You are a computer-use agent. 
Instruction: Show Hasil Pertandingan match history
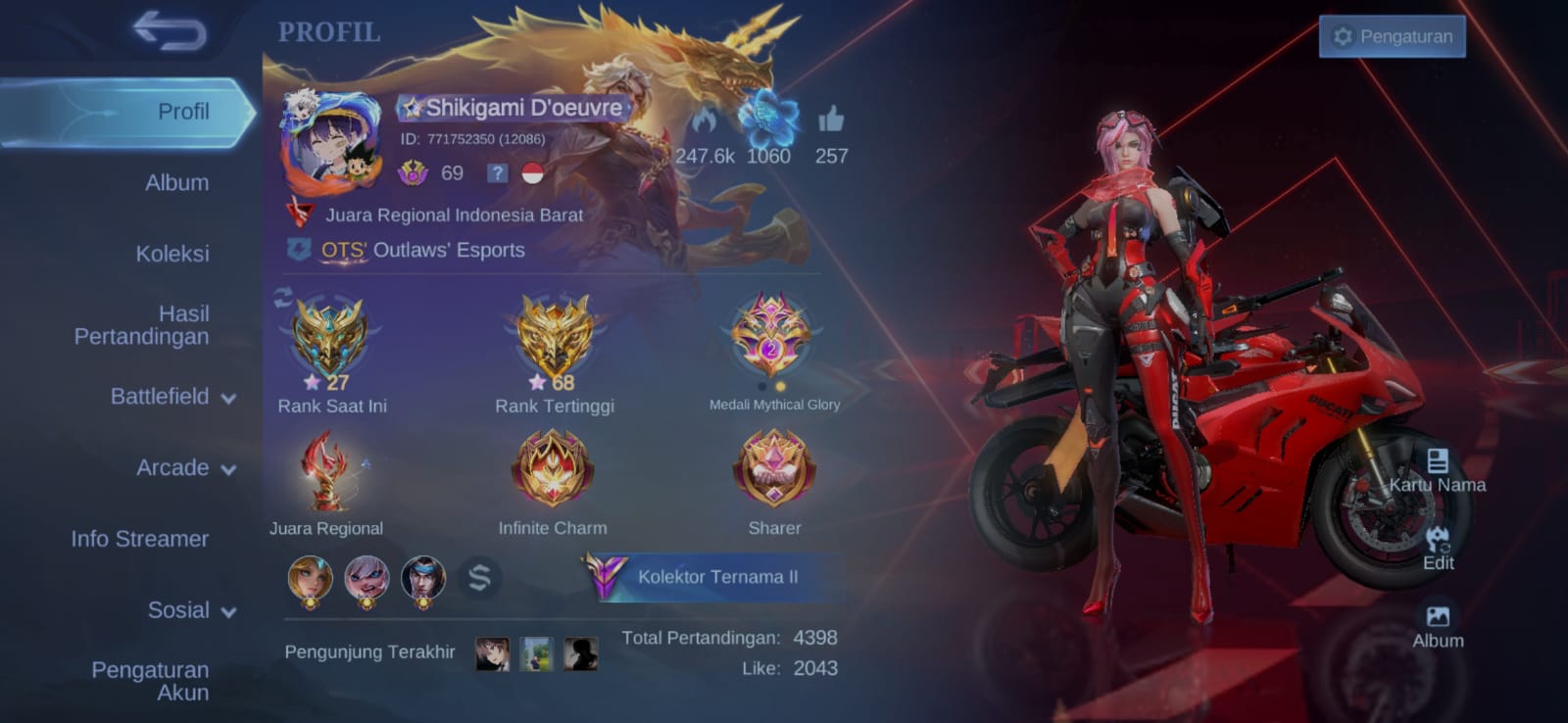(142, 325)
